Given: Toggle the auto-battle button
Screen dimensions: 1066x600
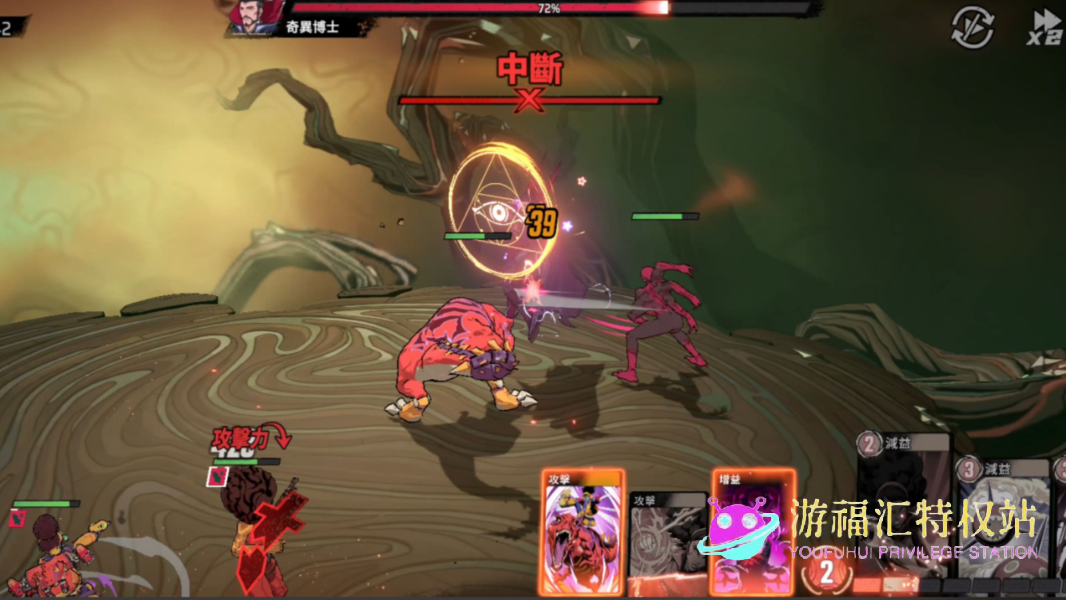Looking at the screenshot, I should tap(971, 27).
